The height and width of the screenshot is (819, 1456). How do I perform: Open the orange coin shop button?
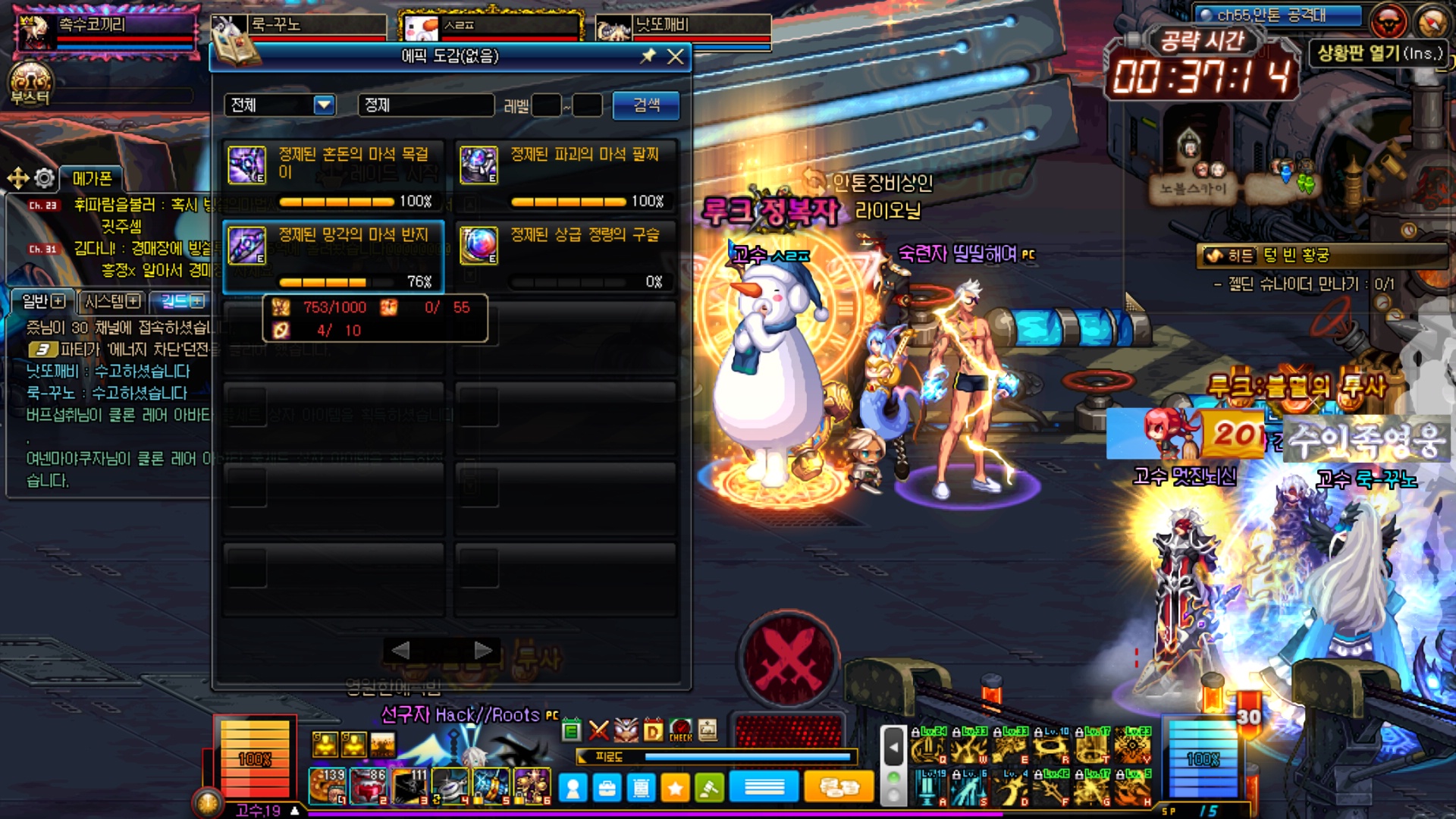click(838, 788)
